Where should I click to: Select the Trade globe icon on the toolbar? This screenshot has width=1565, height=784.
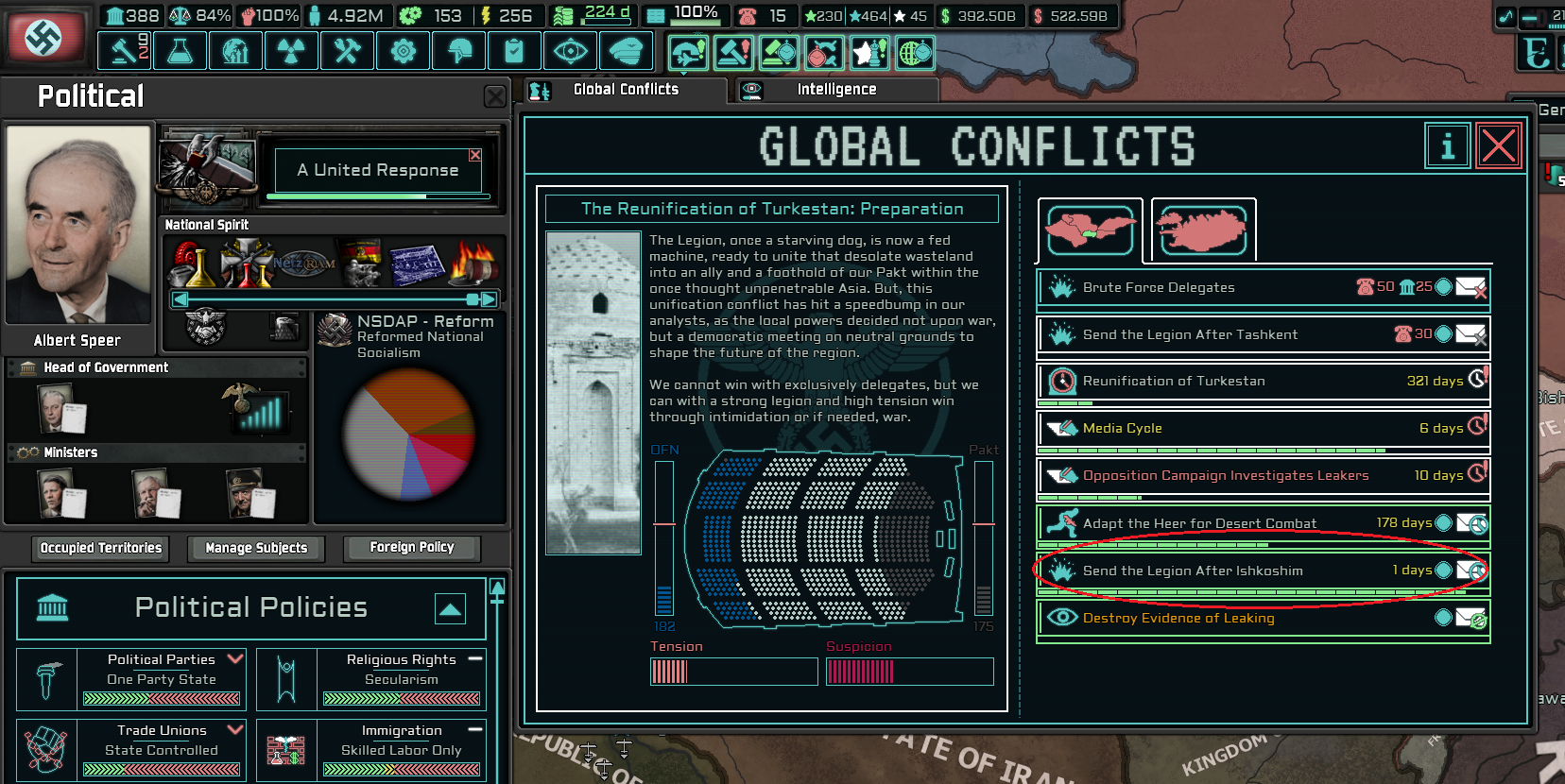pyautogui.click(x=235, y=50)
